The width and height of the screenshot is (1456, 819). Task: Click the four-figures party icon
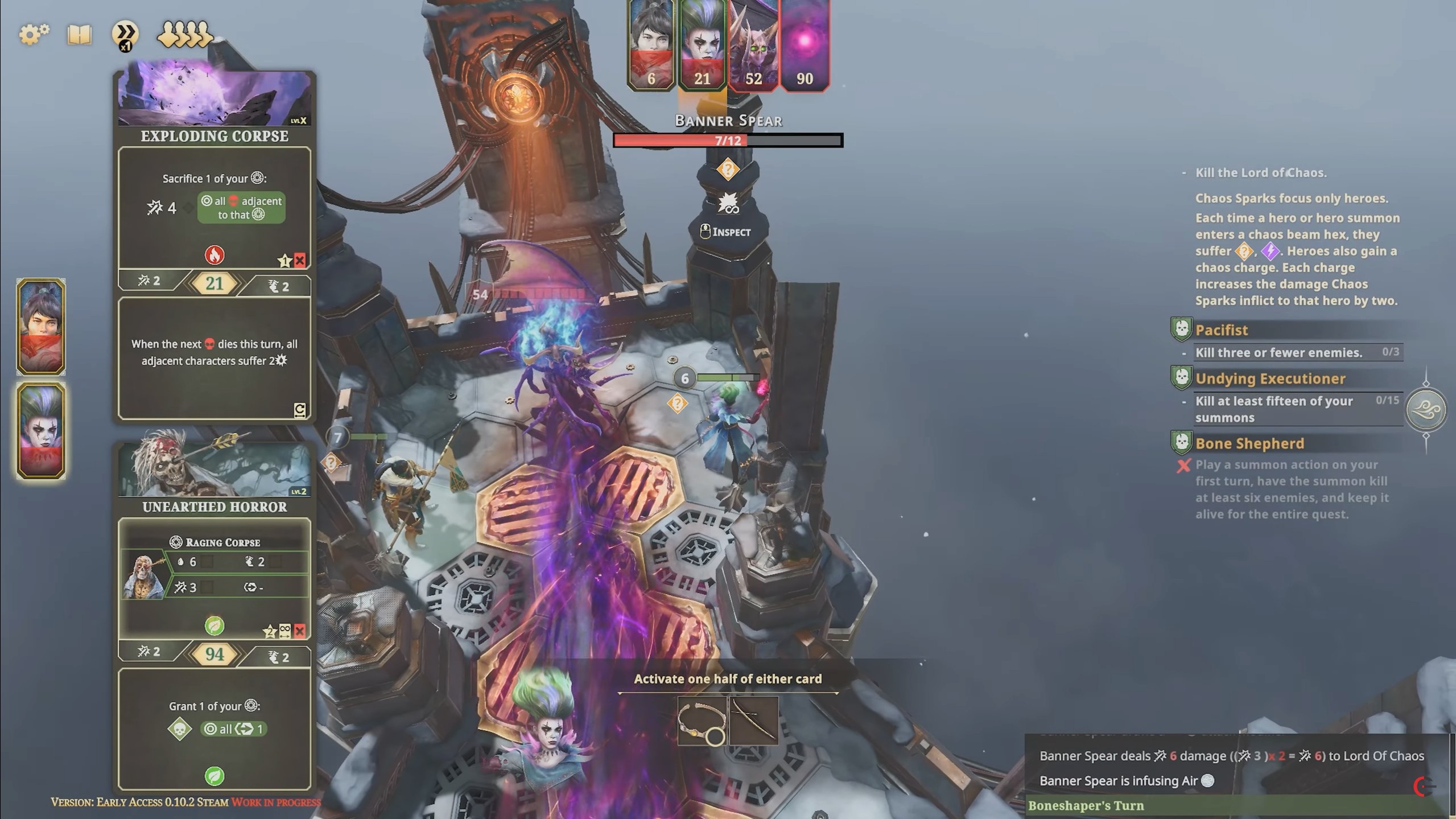point(184,35)
